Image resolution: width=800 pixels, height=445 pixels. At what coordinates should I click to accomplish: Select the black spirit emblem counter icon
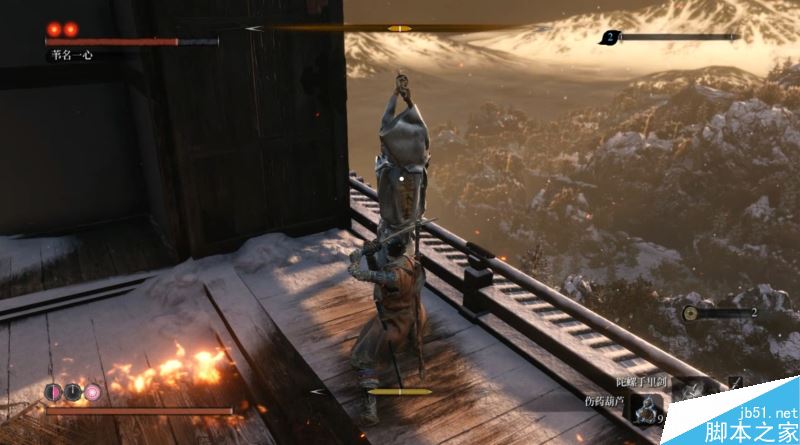tap(609, 38)
